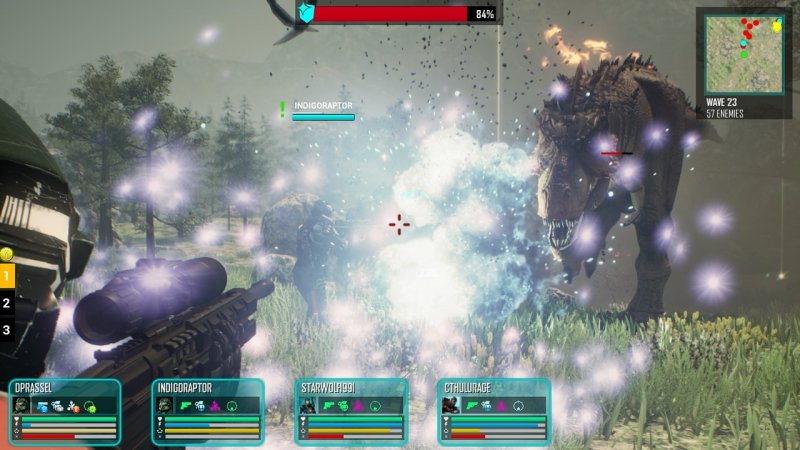Viewport: 800px width, 450px height.
Task: Click STARWOLF991's magenta triangle ability icon
Action: (360, 406)
